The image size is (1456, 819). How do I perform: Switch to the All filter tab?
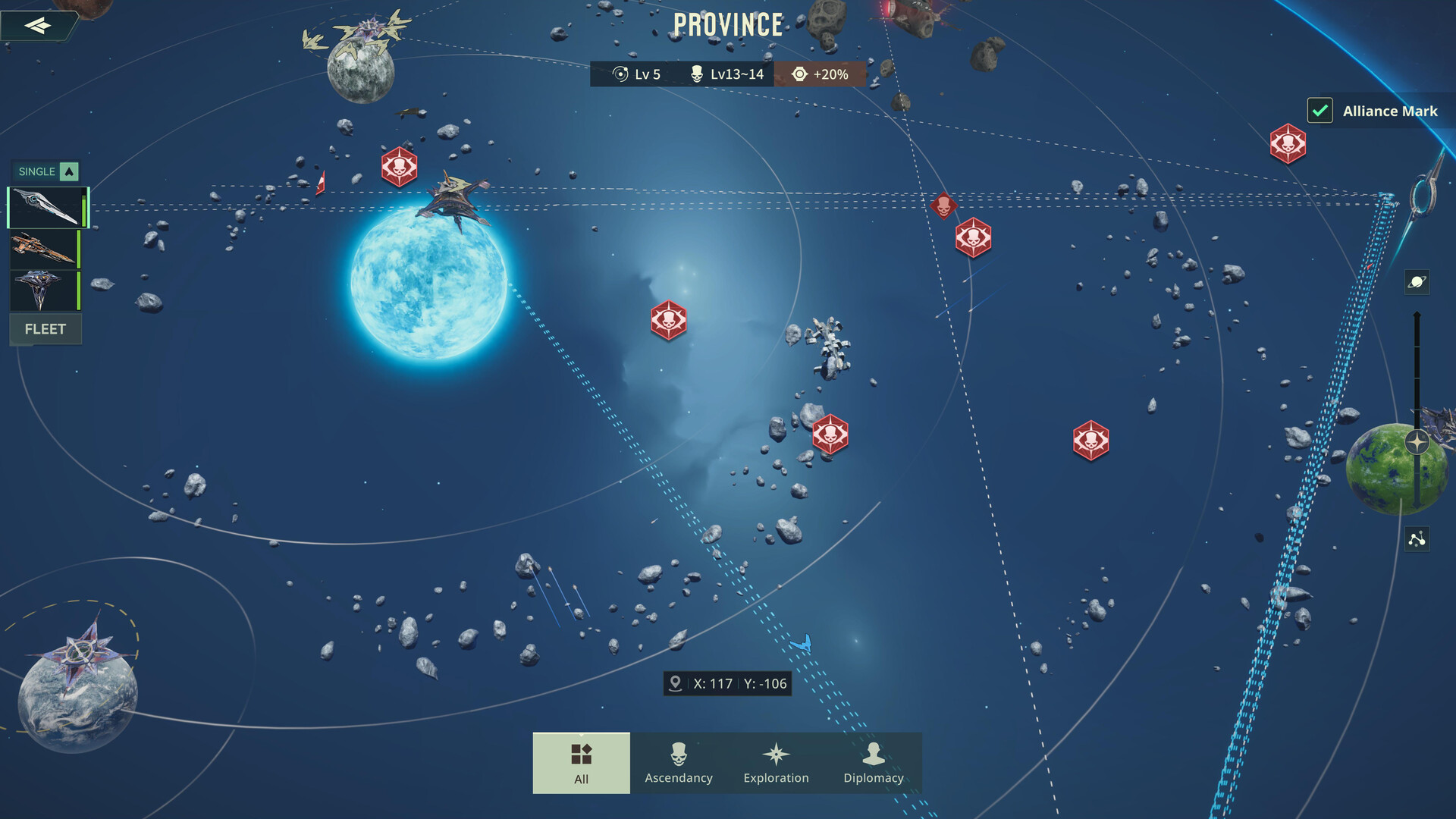pyautogui.click(x=581, y=763)
